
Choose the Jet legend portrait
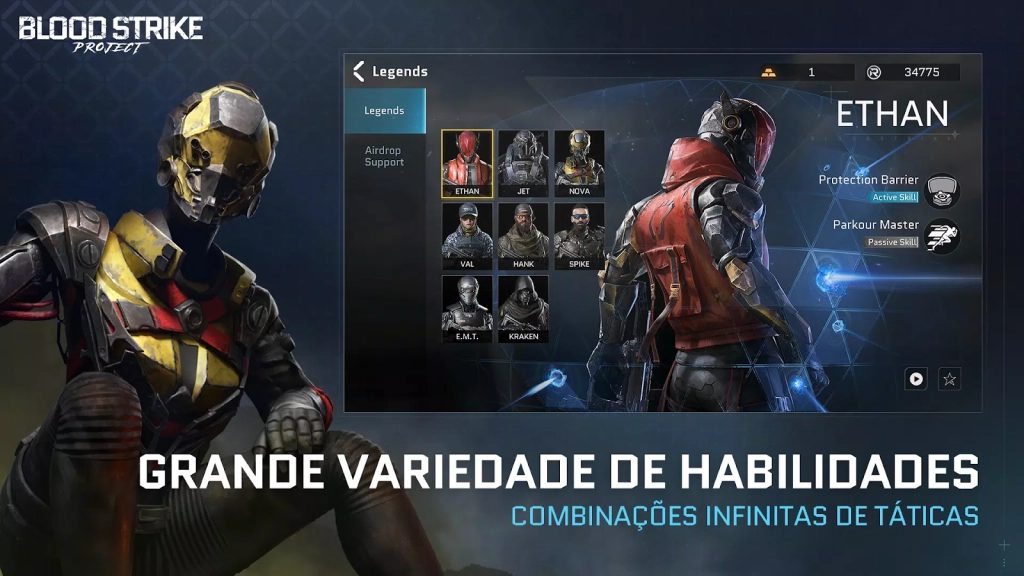523,163
